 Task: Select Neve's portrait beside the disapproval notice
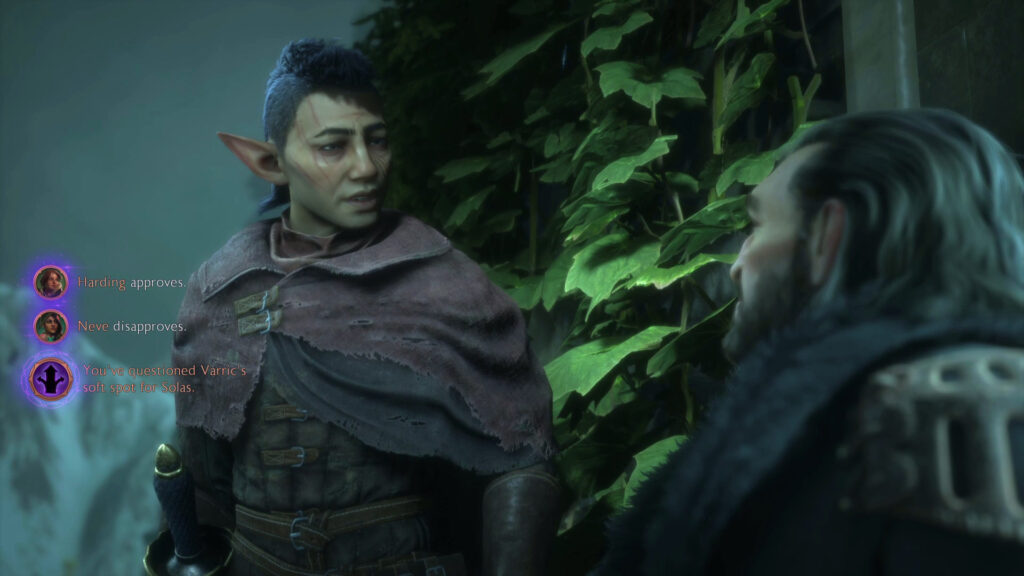50,326
